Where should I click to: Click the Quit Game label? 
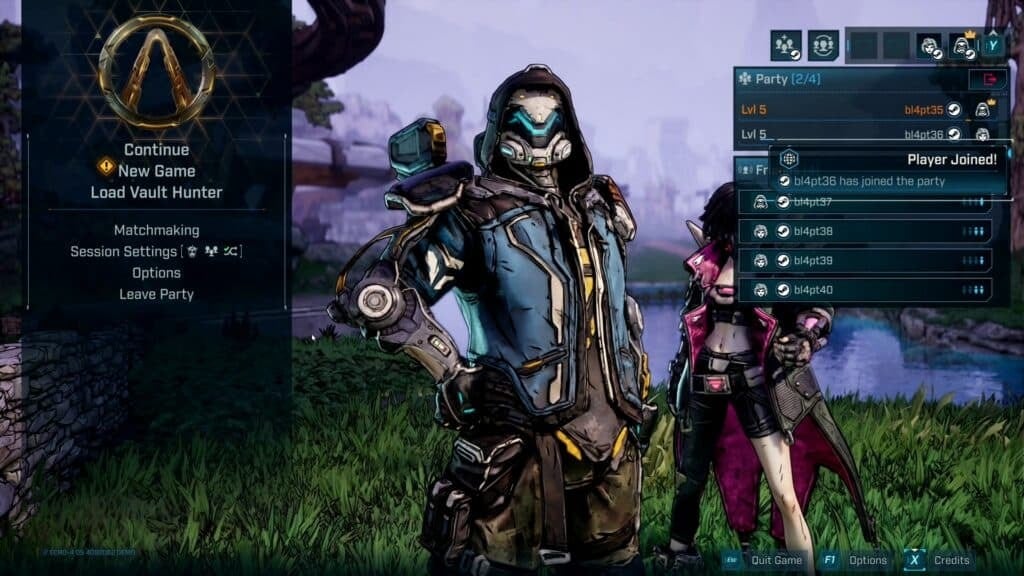click(775, 560)
